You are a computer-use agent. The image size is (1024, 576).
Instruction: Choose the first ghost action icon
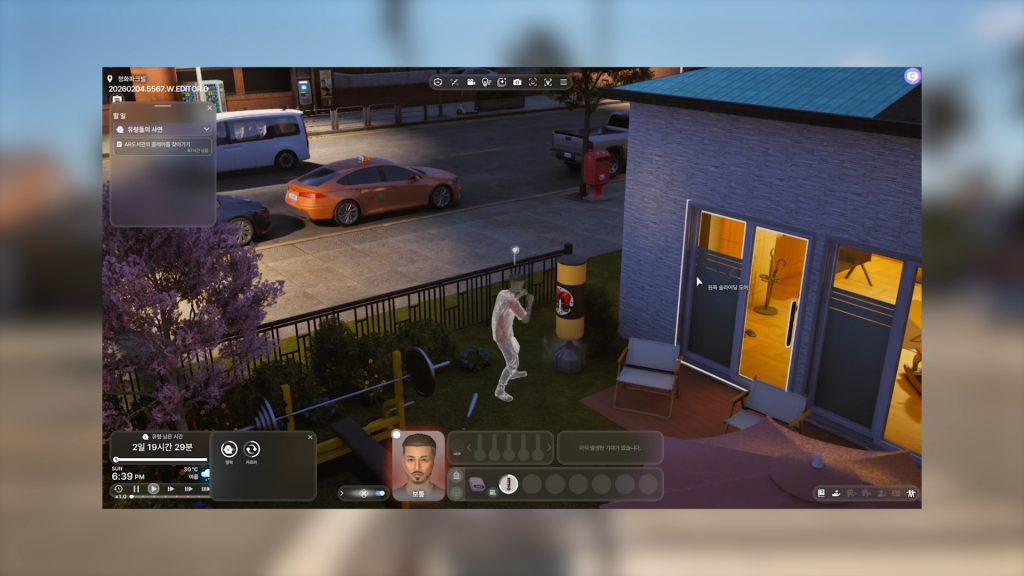point(229,450)
